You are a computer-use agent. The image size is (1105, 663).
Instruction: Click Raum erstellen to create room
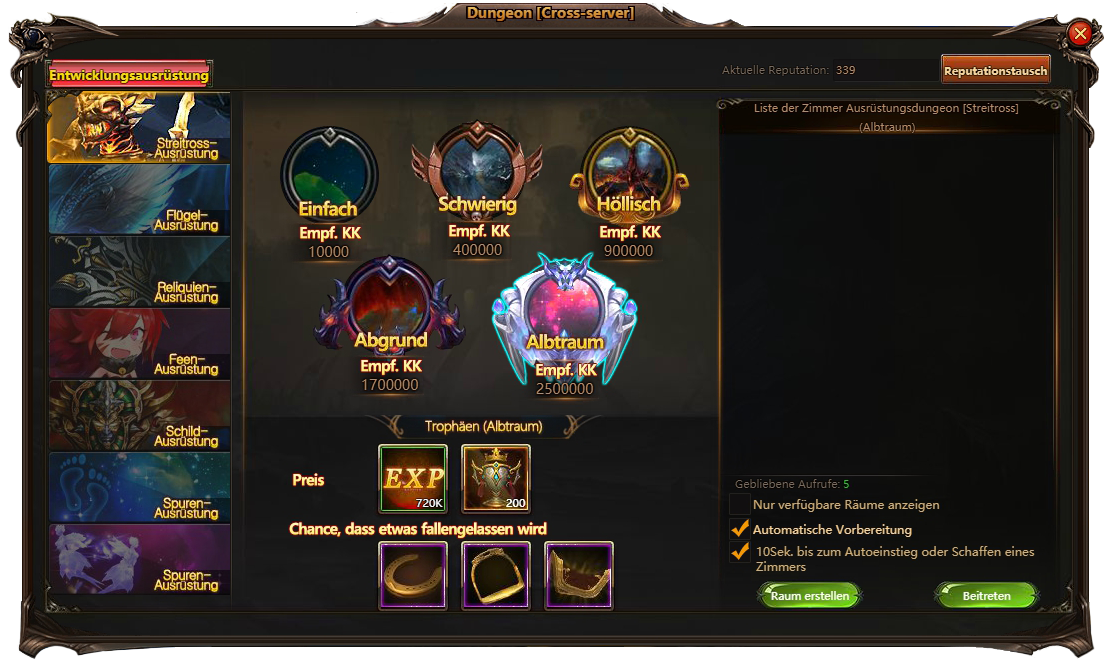(x=809, y=596)
